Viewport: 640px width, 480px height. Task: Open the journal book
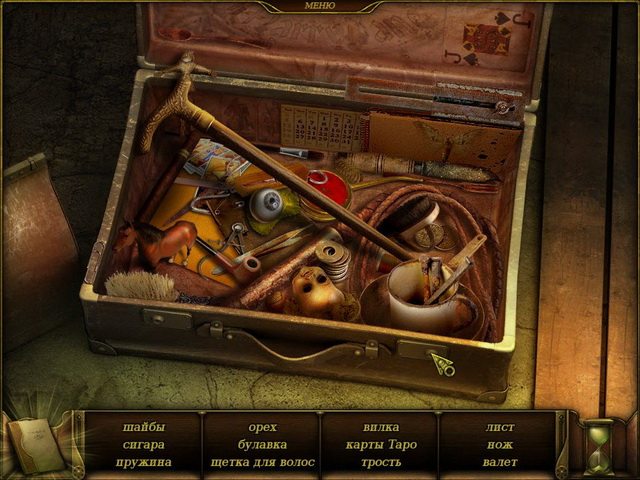(37, 441)
